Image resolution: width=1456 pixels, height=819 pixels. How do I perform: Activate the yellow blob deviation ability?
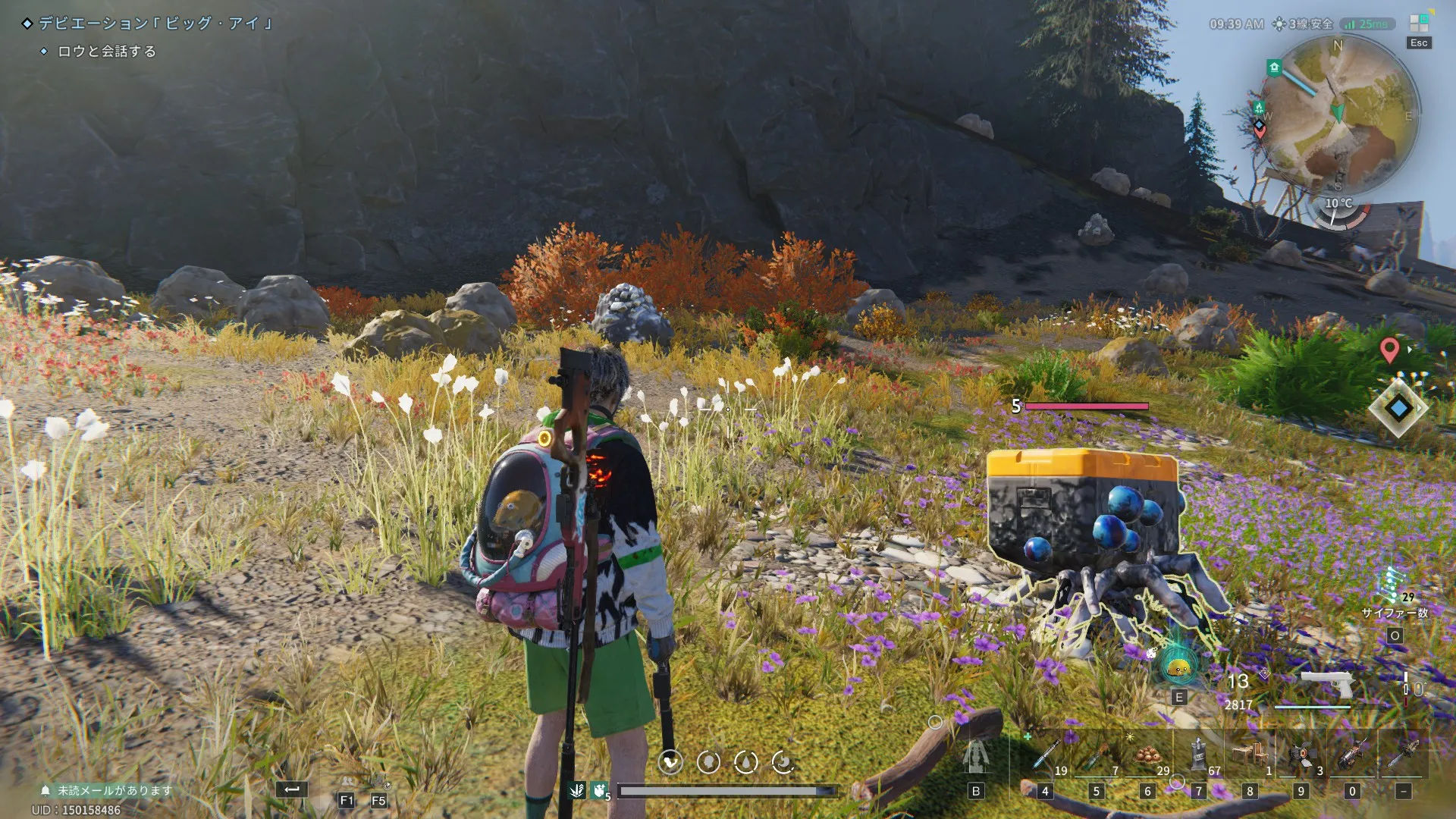pos(1179,667)
